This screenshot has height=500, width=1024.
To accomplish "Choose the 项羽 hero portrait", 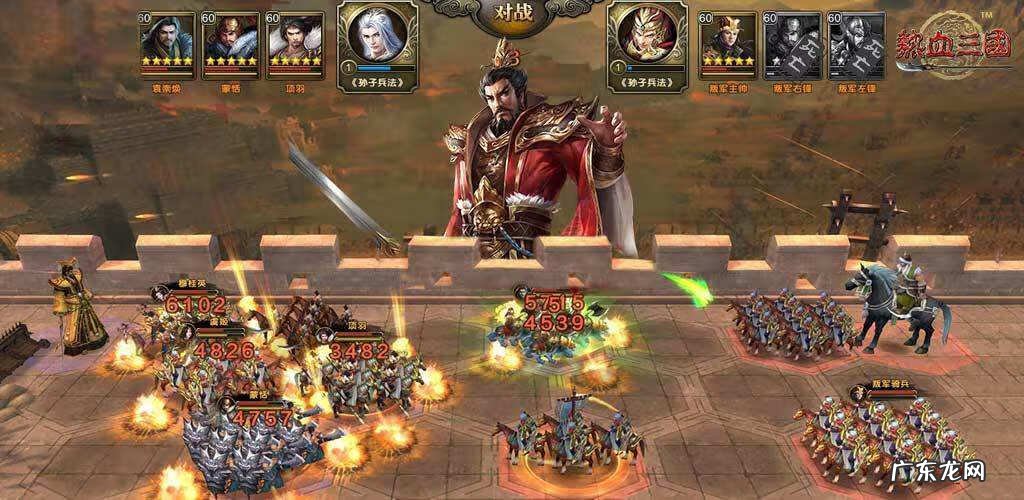I will click(x=294, y=40).
